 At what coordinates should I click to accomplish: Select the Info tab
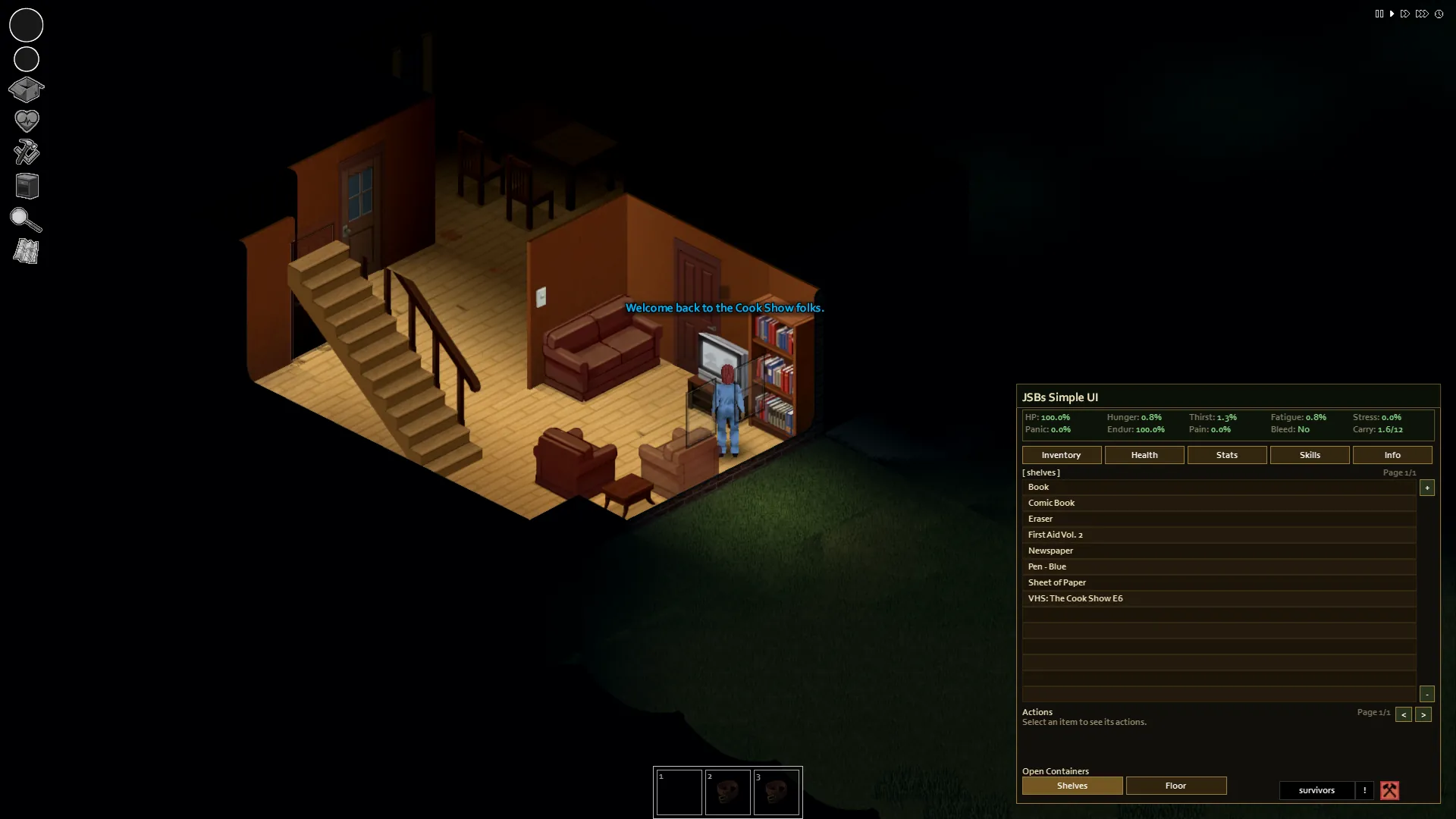pyautogui.click(x=1392, y=455)
